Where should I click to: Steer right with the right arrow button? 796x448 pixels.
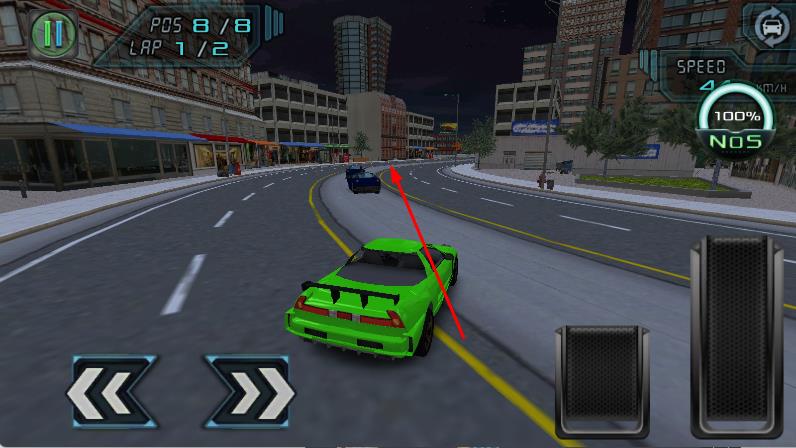coord(248,391)
